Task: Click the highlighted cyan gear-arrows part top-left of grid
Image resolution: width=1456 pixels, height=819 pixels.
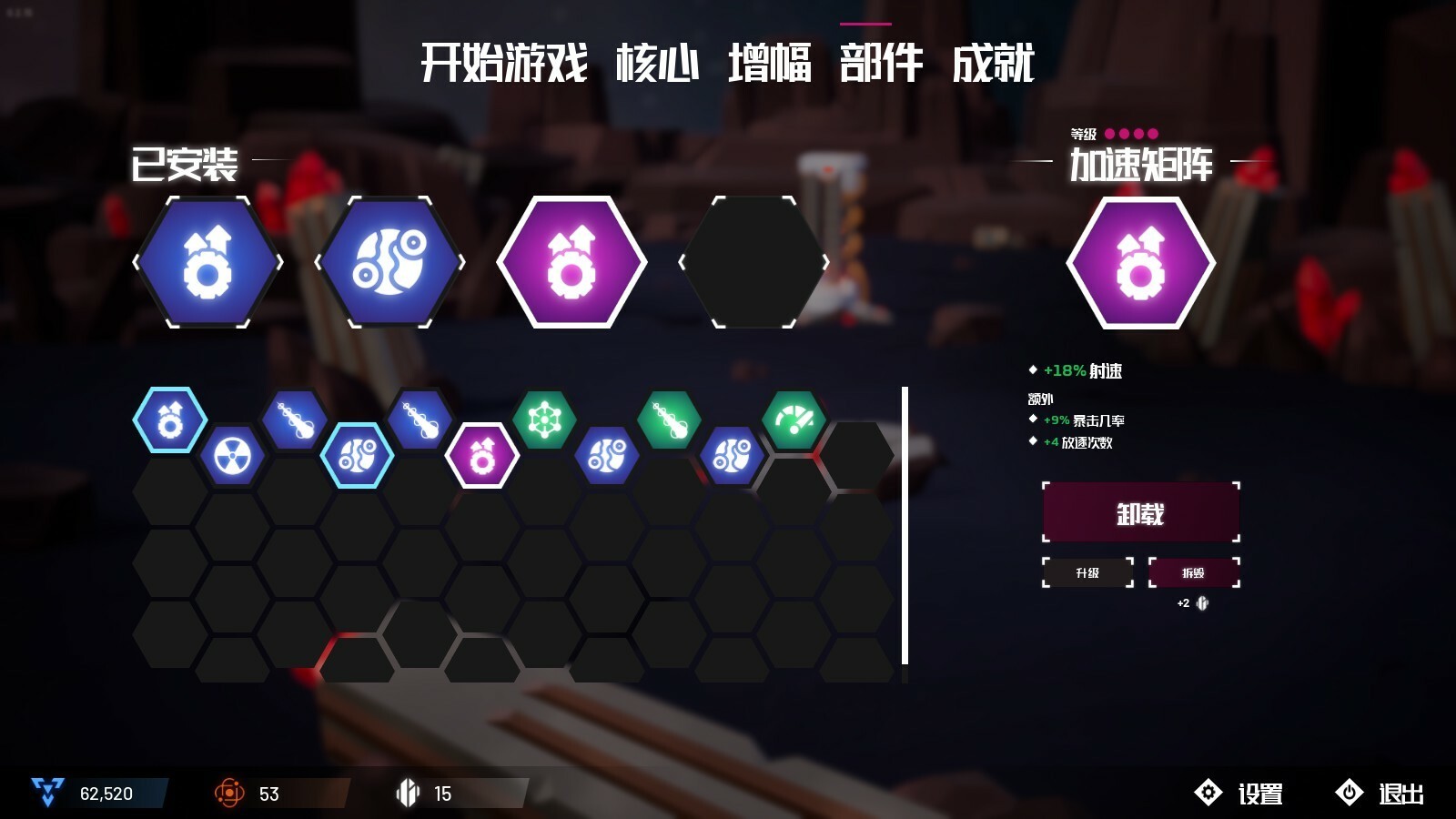Action: click(x=171, y=420)
